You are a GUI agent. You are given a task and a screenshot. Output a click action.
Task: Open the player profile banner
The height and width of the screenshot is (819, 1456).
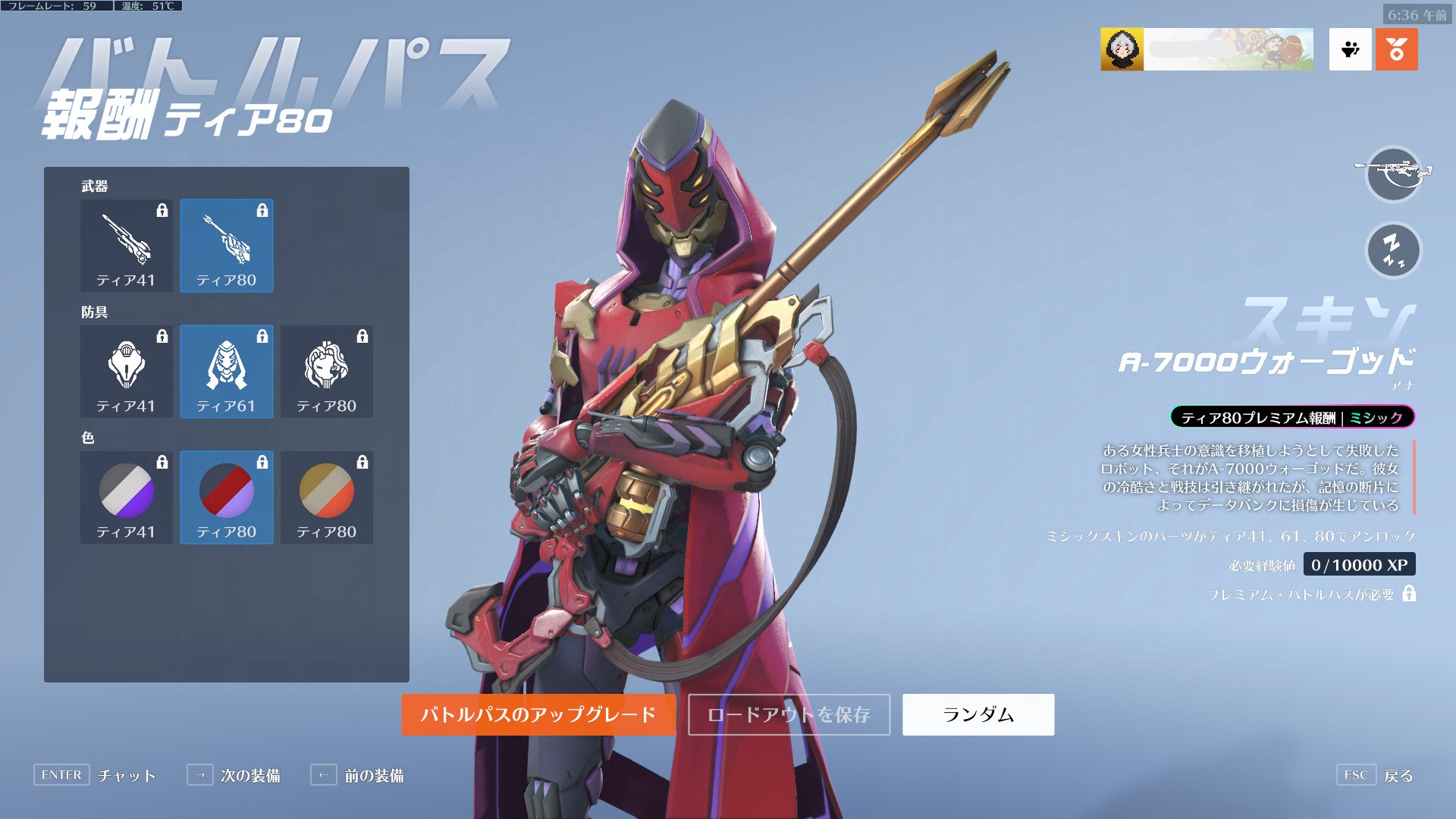(1207, 50)
